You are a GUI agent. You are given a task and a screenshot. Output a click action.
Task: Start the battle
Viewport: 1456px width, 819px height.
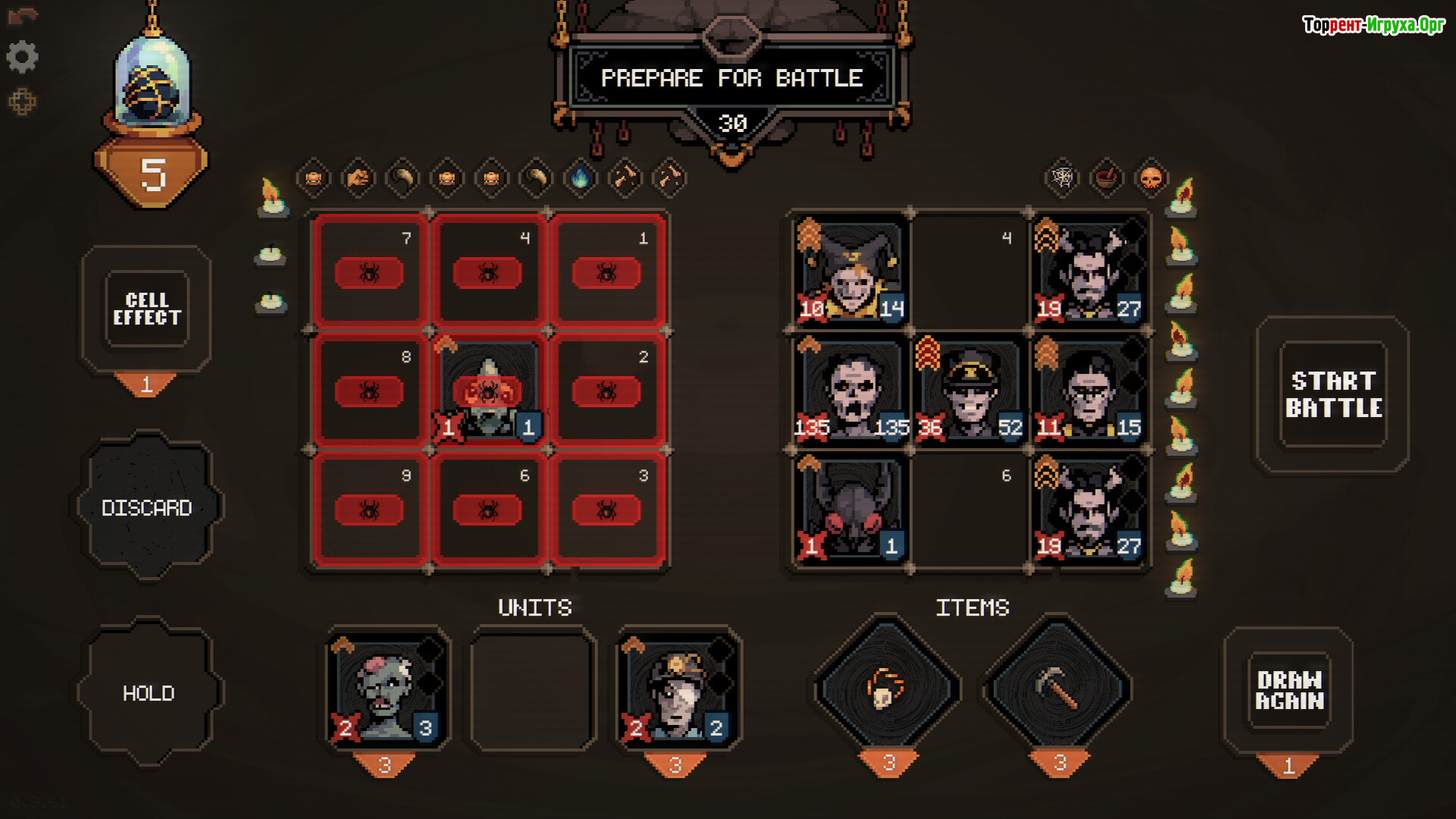(1332, 394)
